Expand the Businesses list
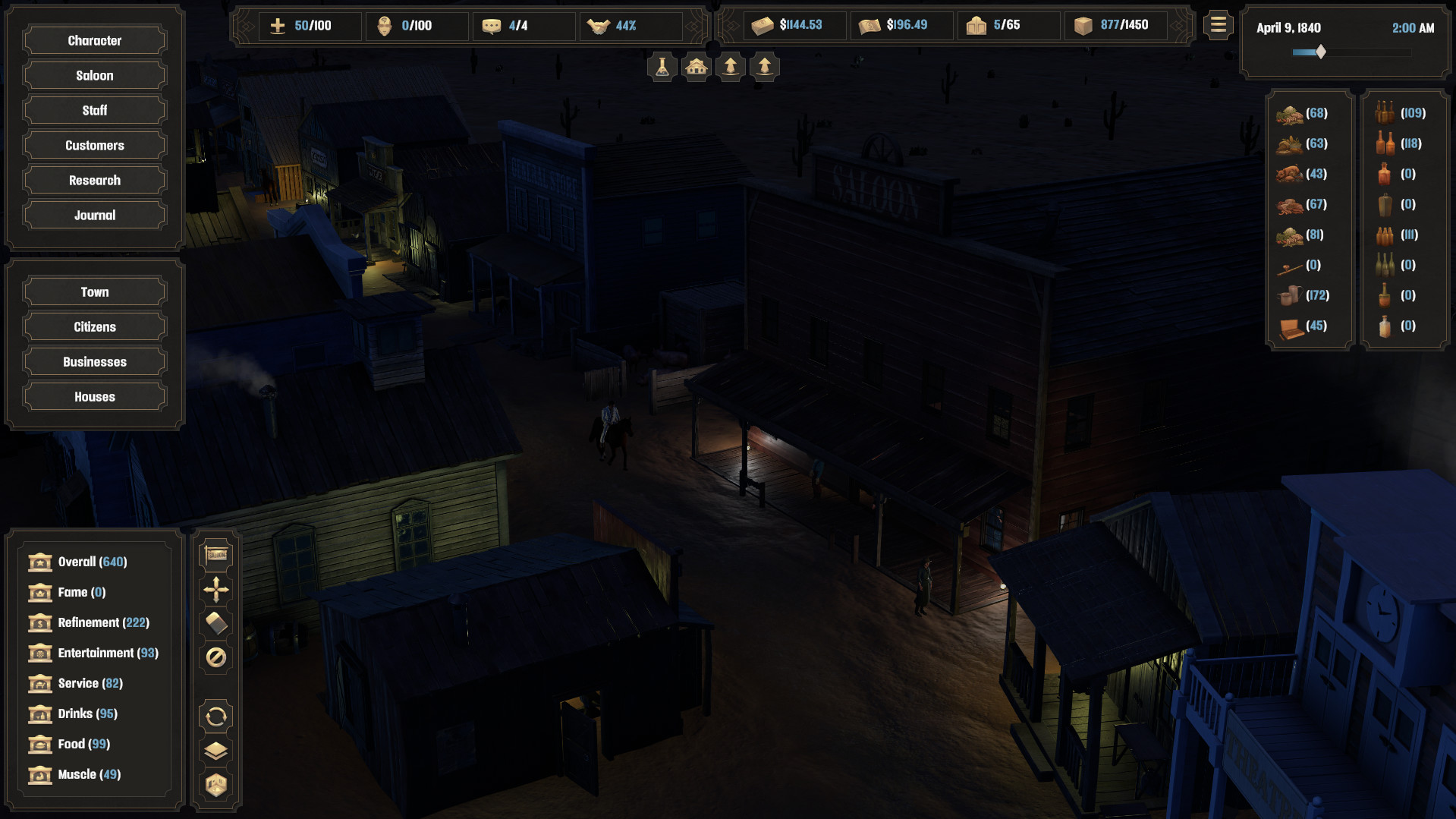 tap(93, 361)
